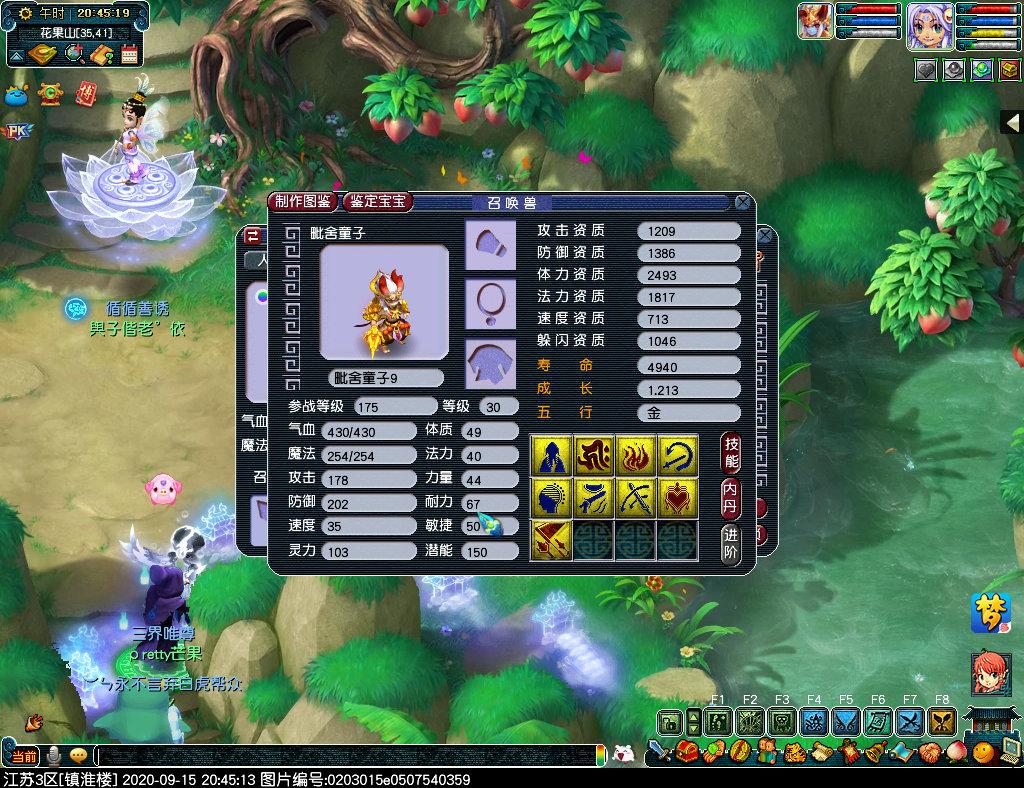Viewport: 1024px width, 788px height.
Task: Use the F8 golden hotbar skill
Action: click(x=942, y=721)
